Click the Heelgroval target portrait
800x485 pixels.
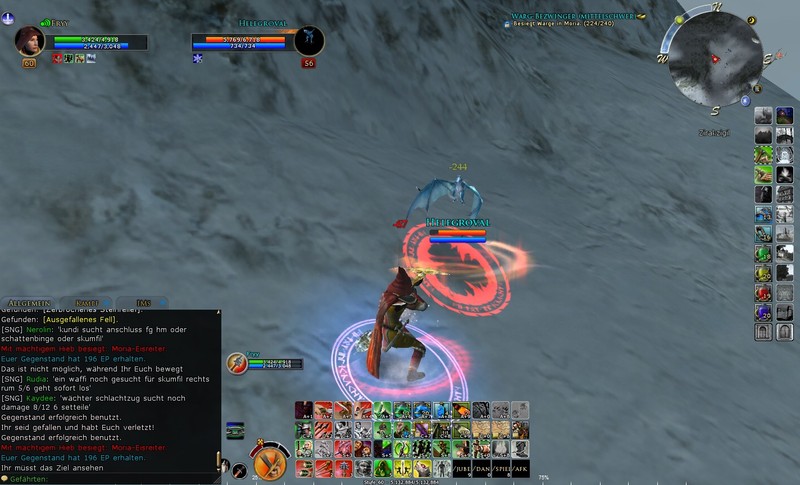pyautogui.click(x=308, y=41)
